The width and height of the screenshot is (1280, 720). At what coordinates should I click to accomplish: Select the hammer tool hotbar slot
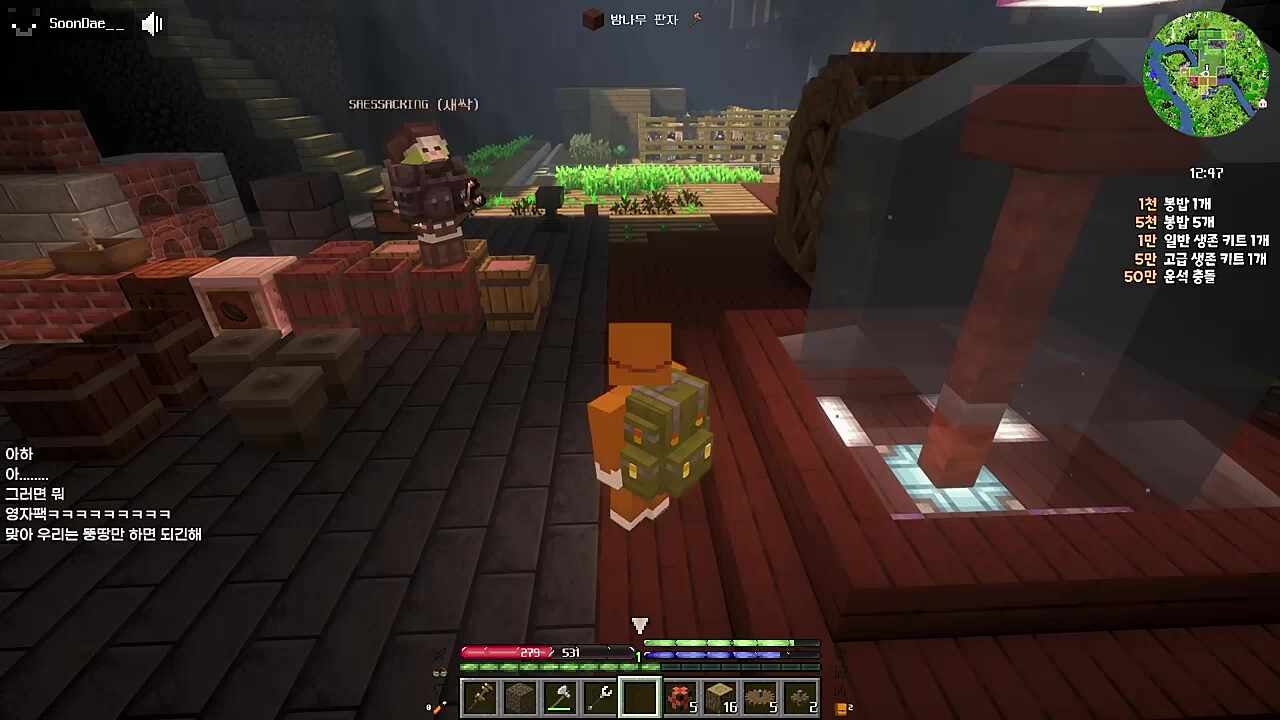click(479, 697)
